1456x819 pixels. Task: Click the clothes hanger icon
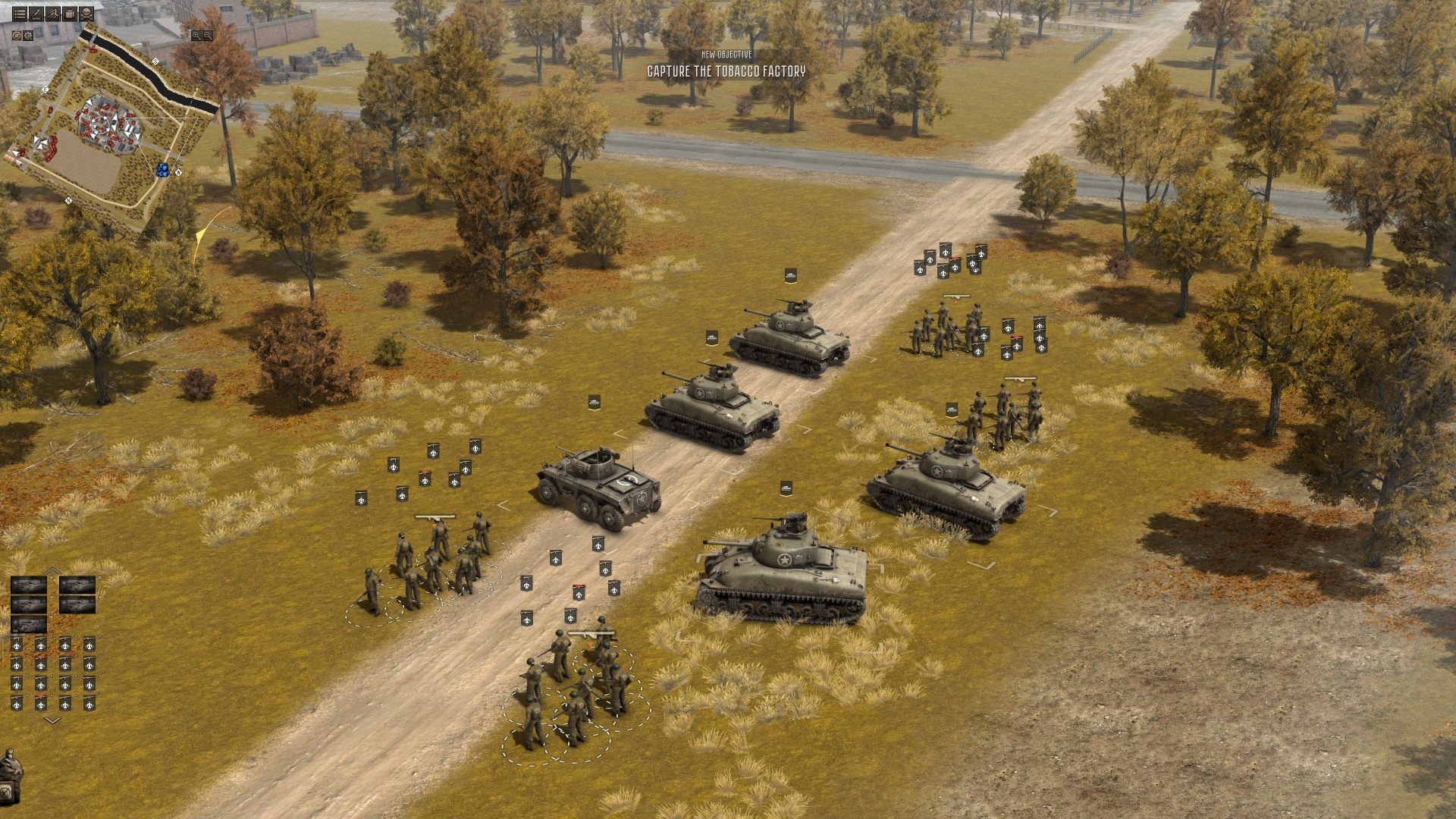(53, 14)
